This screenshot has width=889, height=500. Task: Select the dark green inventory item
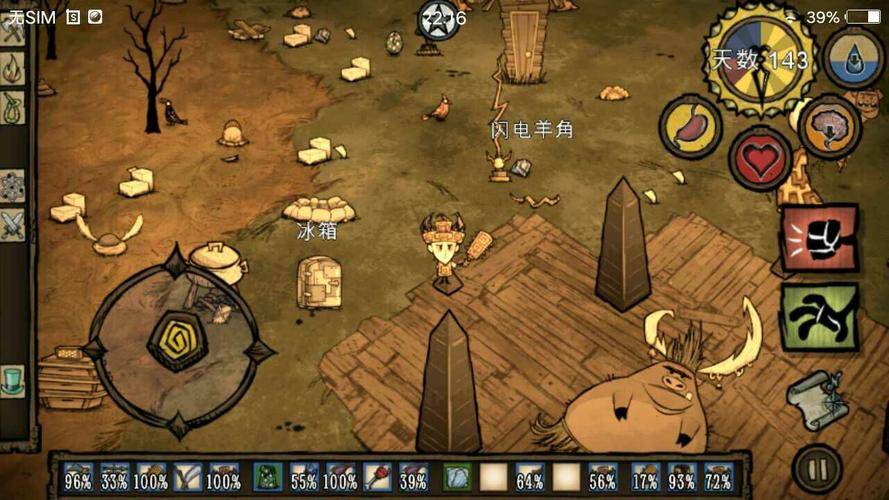(x=267, y=476)
